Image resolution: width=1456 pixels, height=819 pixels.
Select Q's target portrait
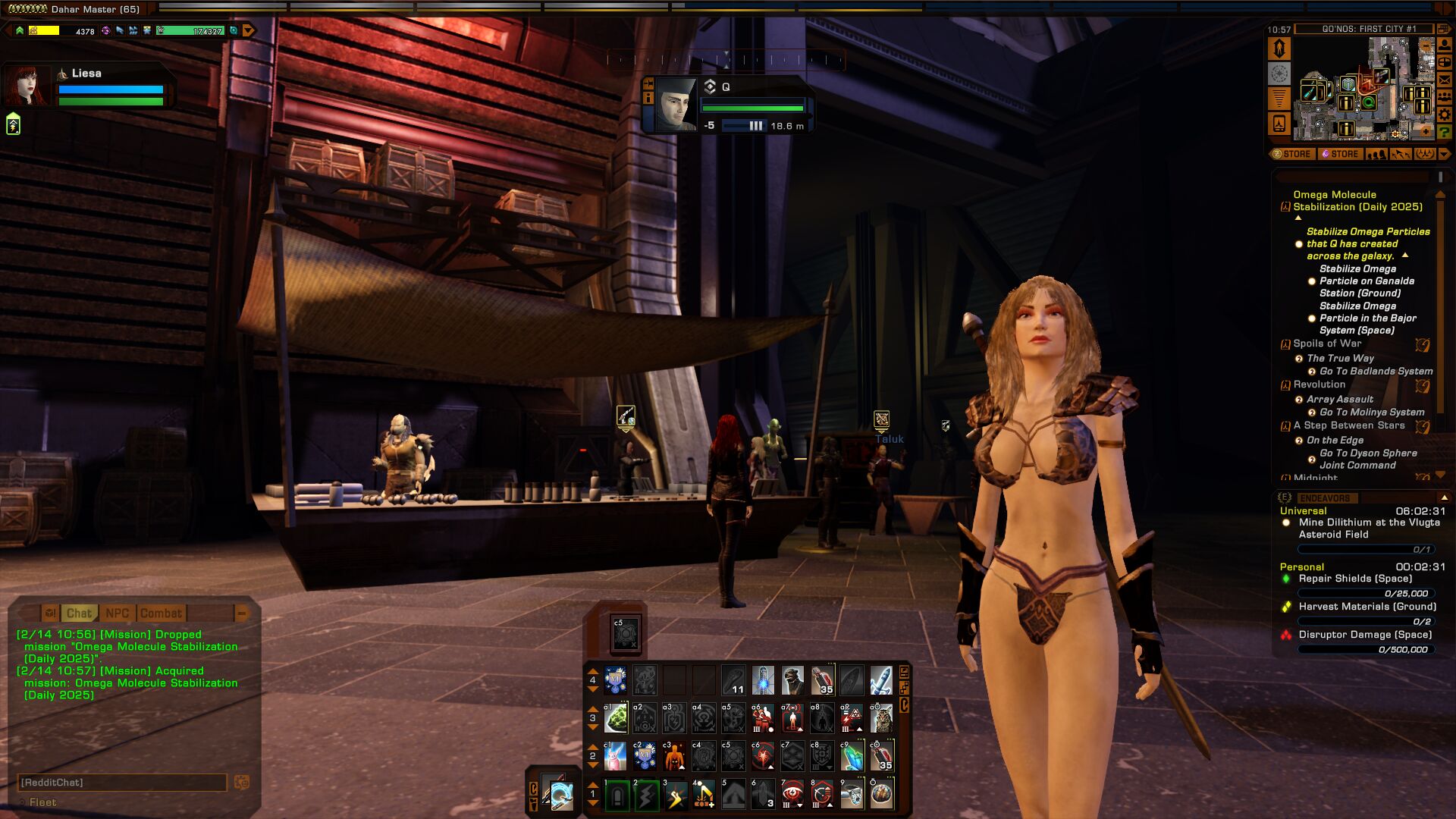pyautogui.click(x=675, y=105)
